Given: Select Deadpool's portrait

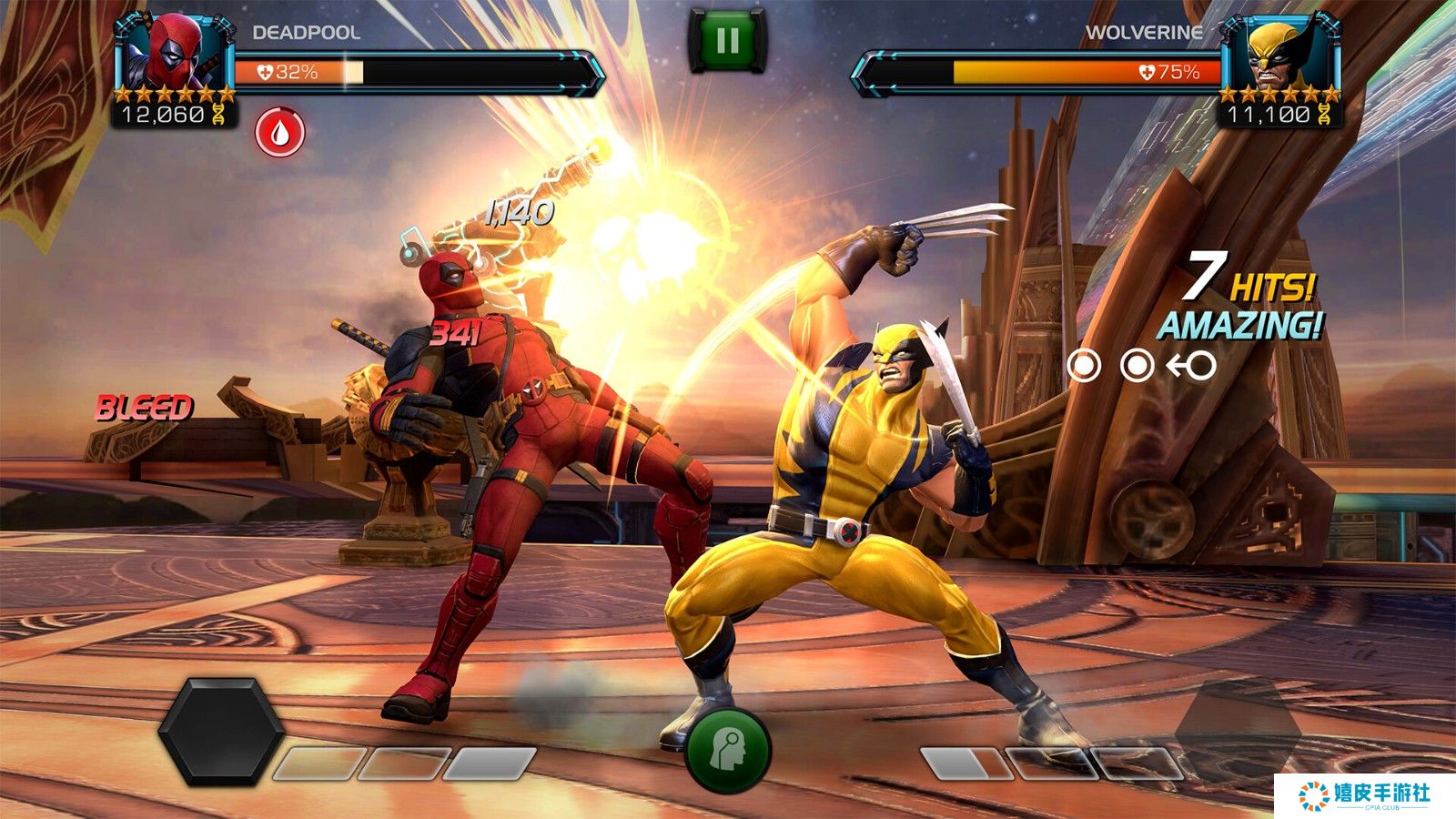Looking at the screenshot, I should (174, 52).
